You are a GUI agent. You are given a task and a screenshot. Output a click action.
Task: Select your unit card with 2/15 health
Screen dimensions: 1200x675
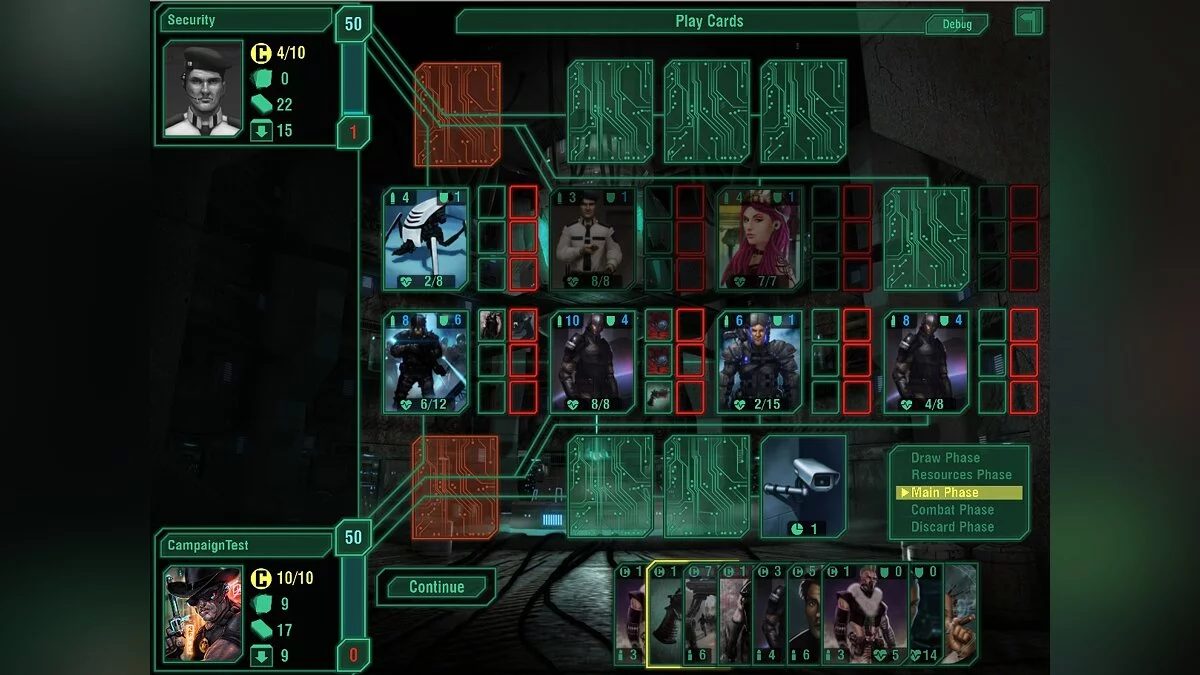[759, 361]
